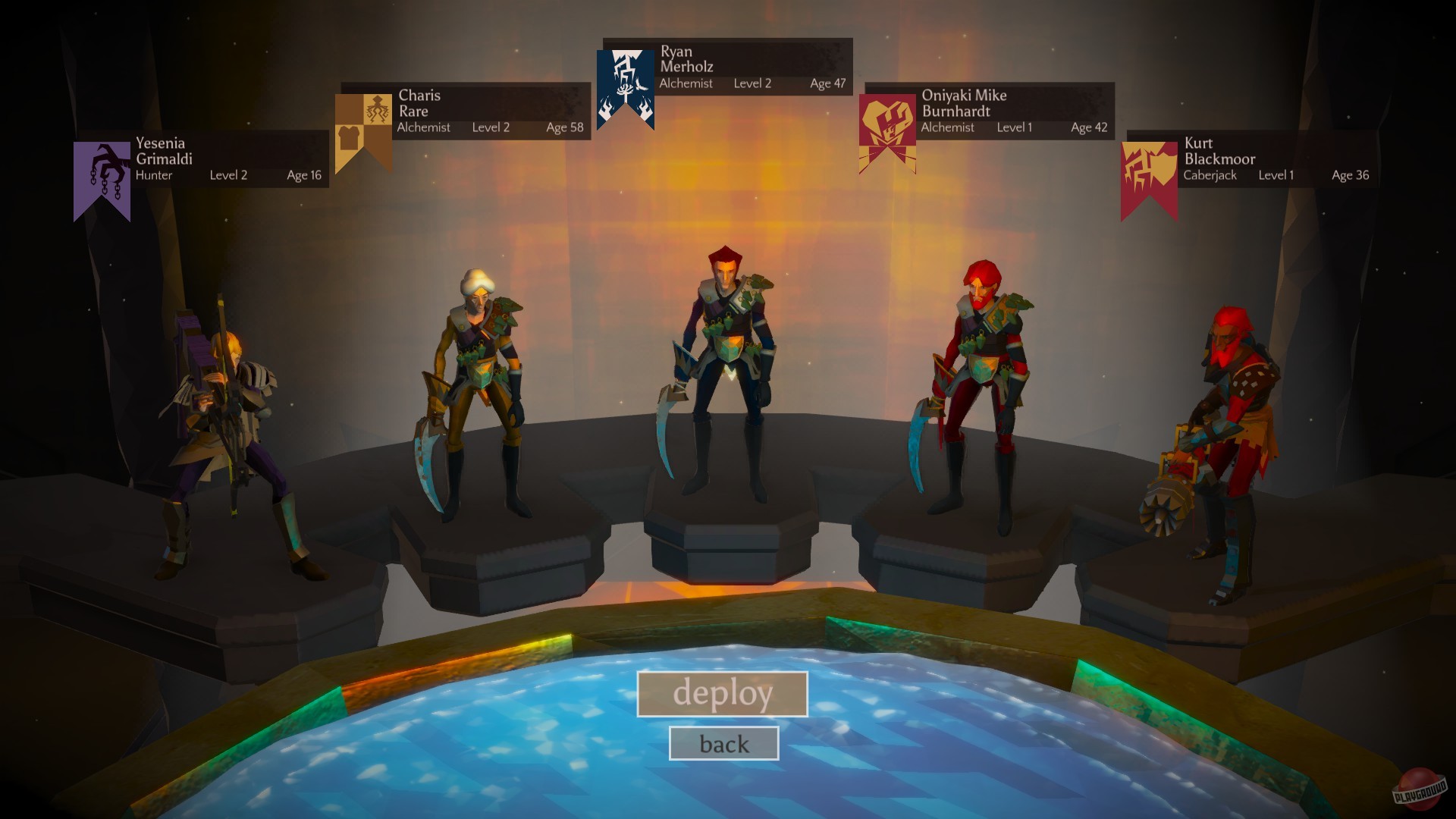Image resolution: width=1456 pixels, height=819 pixels.
Task: Click the back button
Action: pos(723,742)
